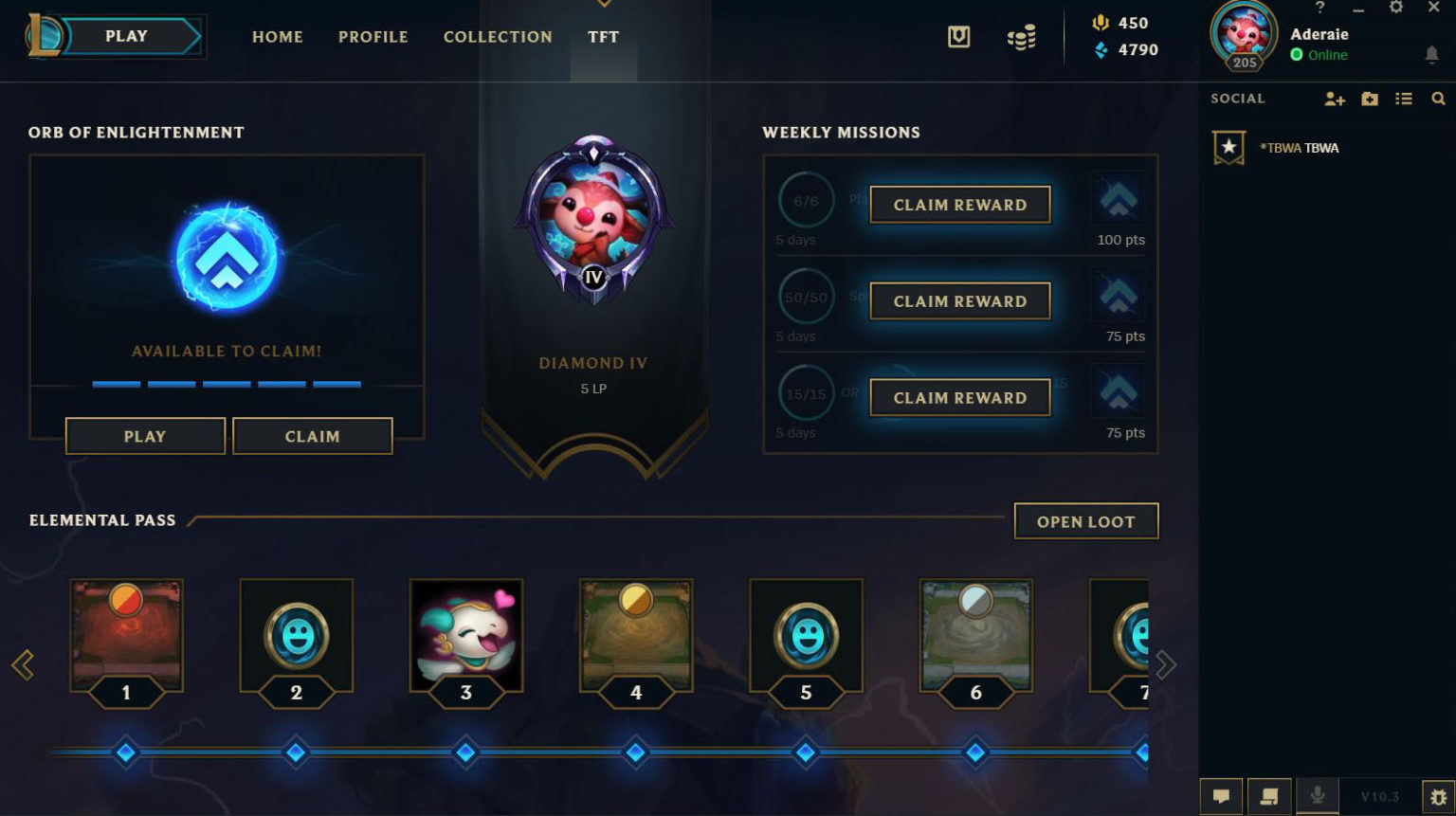The height and width of the screenshot is (816, 1456).
Task: Search the friends list with magnifier icon
Action: pos(1438,99)
